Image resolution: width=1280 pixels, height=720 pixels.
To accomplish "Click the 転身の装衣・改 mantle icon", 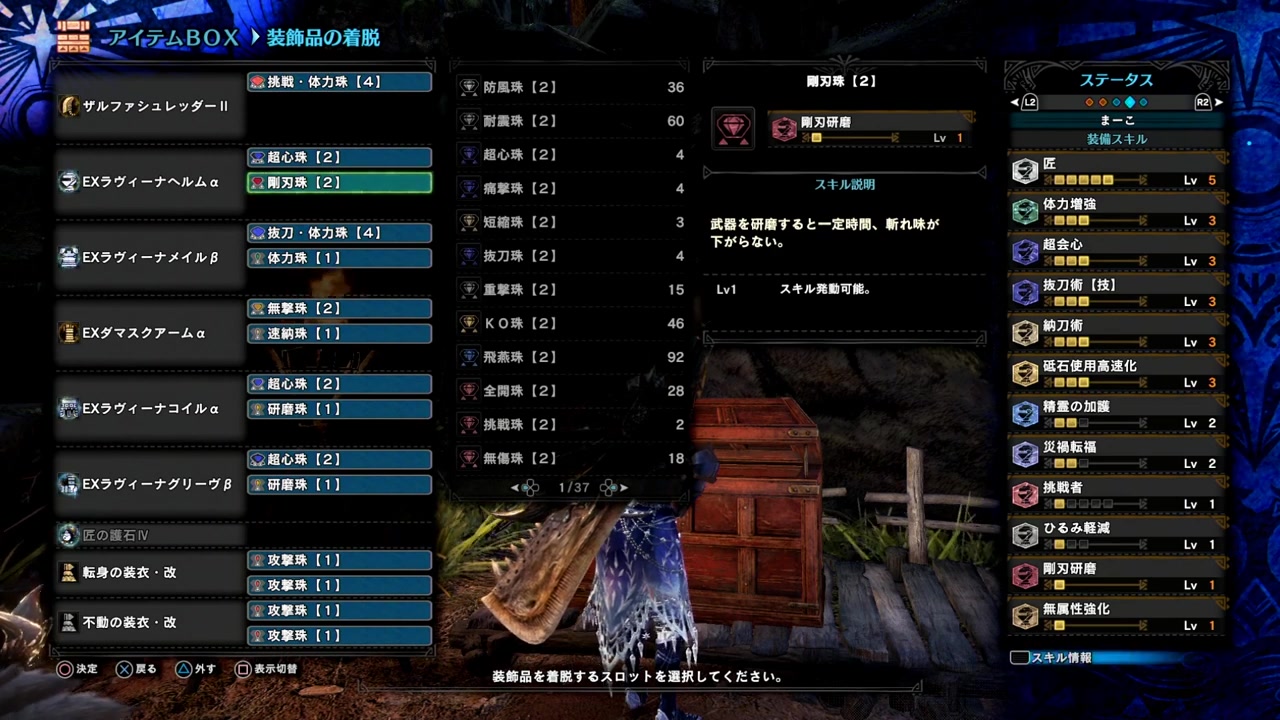I will 69,571.
